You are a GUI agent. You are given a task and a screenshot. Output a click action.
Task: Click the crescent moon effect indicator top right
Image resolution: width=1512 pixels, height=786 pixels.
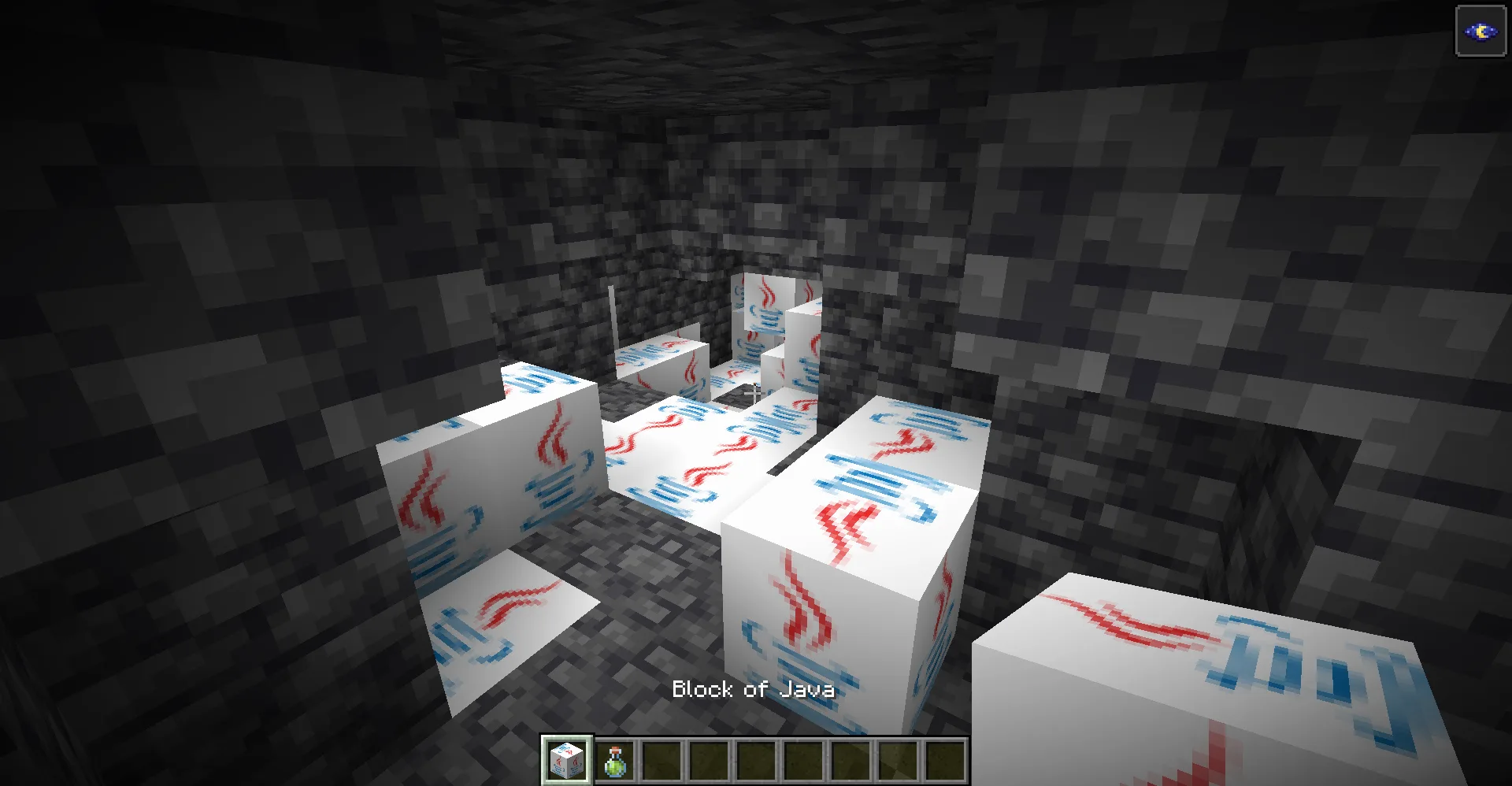click(x=1480, y=32)
